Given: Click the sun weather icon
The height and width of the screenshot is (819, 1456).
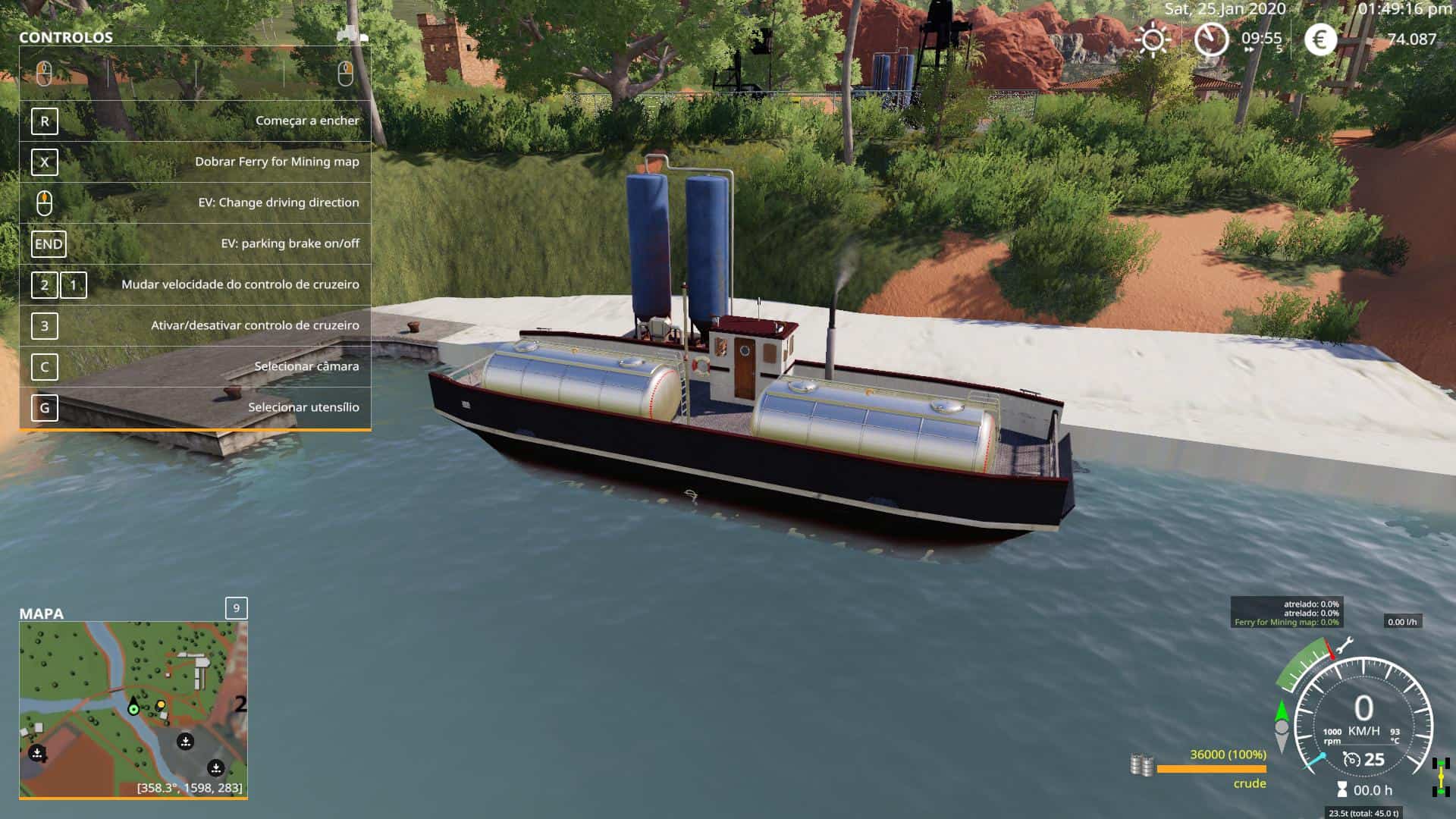Looking at the screenshot, I should coord(1153,39).
